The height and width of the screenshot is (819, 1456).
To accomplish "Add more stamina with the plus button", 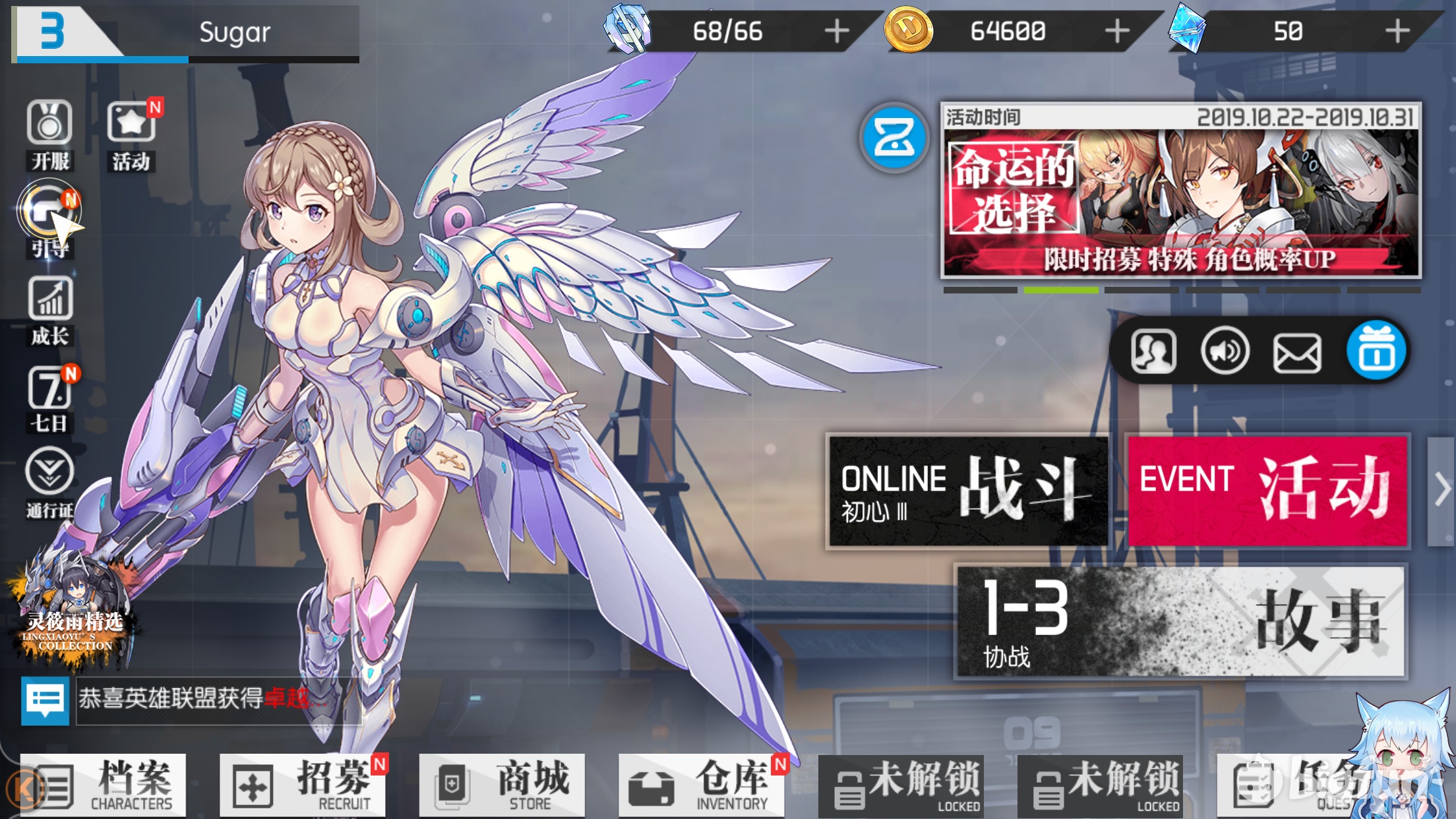I will tap(837, 31).
